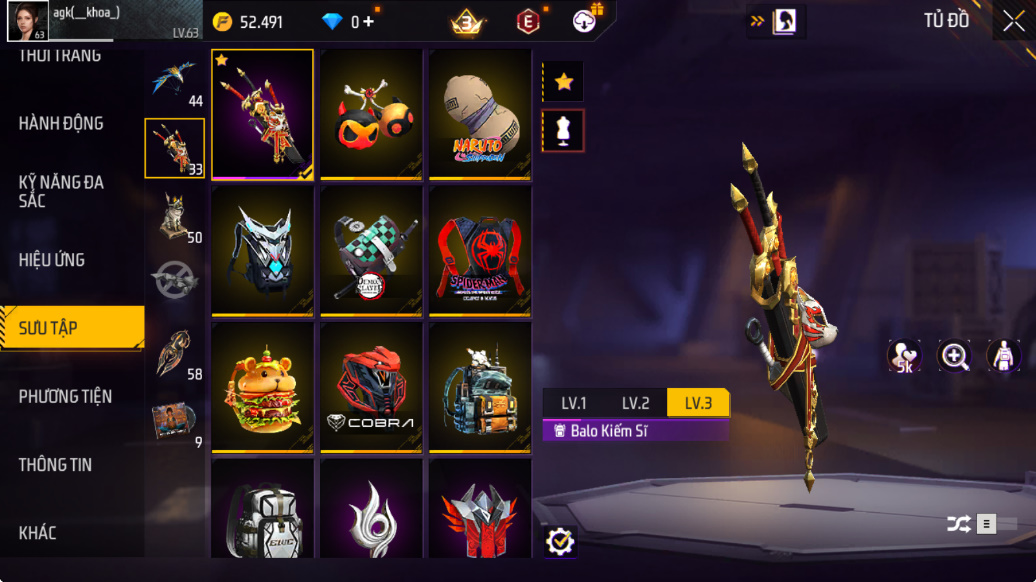Zoom in with the magnifier icon
1036x582 pixels.
pos(954,356)
